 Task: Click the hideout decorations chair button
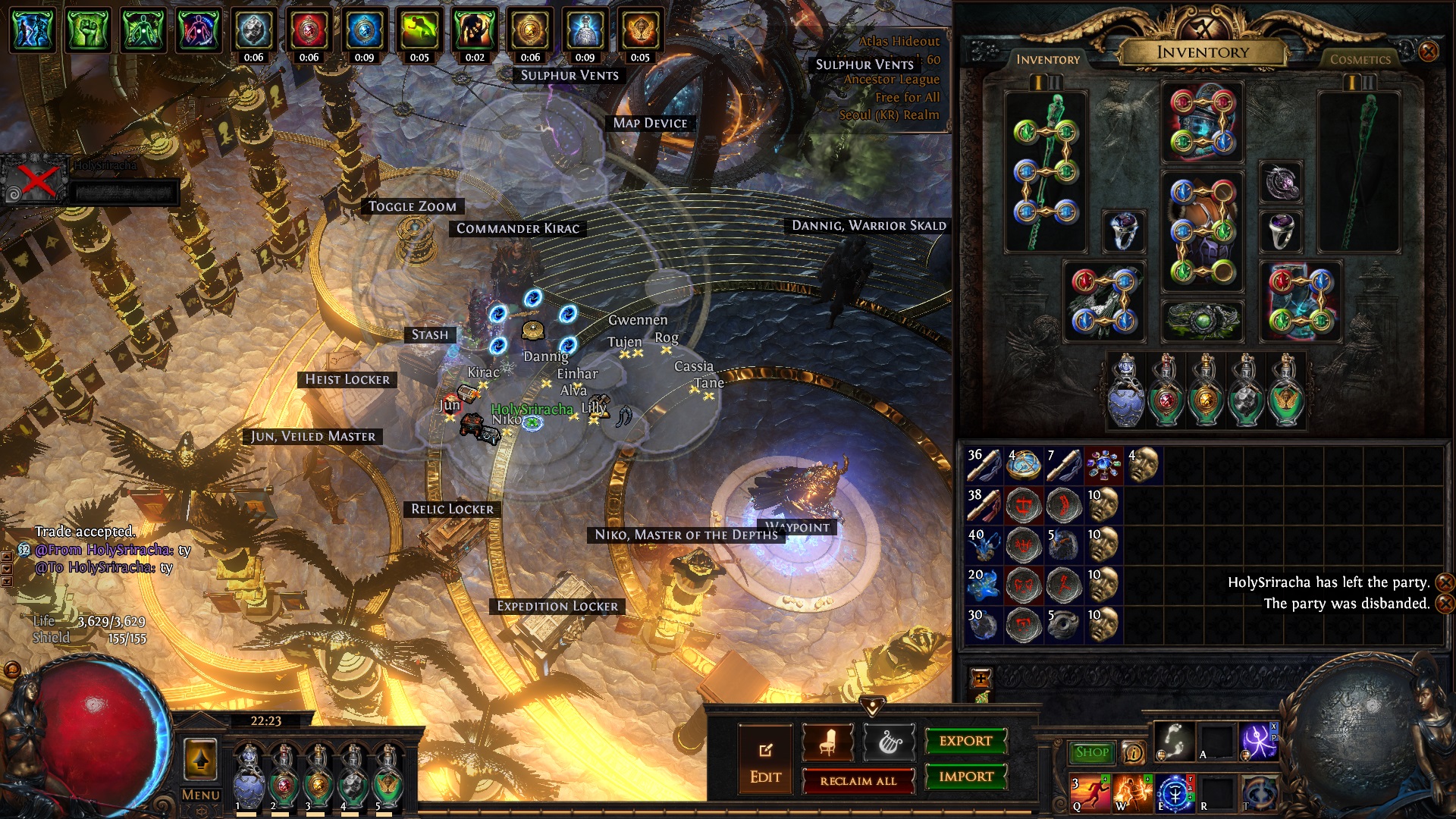[x=827, y=742]
